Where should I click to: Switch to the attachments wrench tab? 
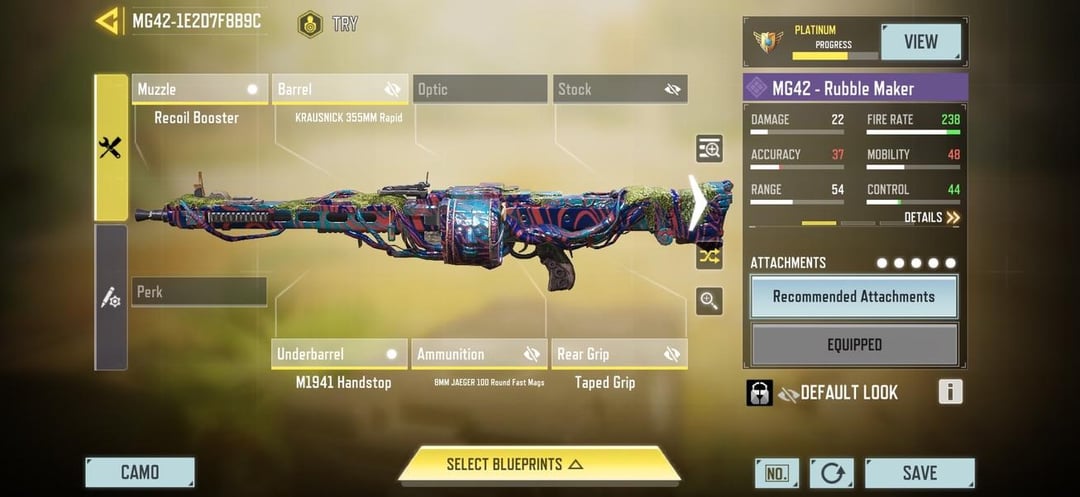tap(111, 148)
